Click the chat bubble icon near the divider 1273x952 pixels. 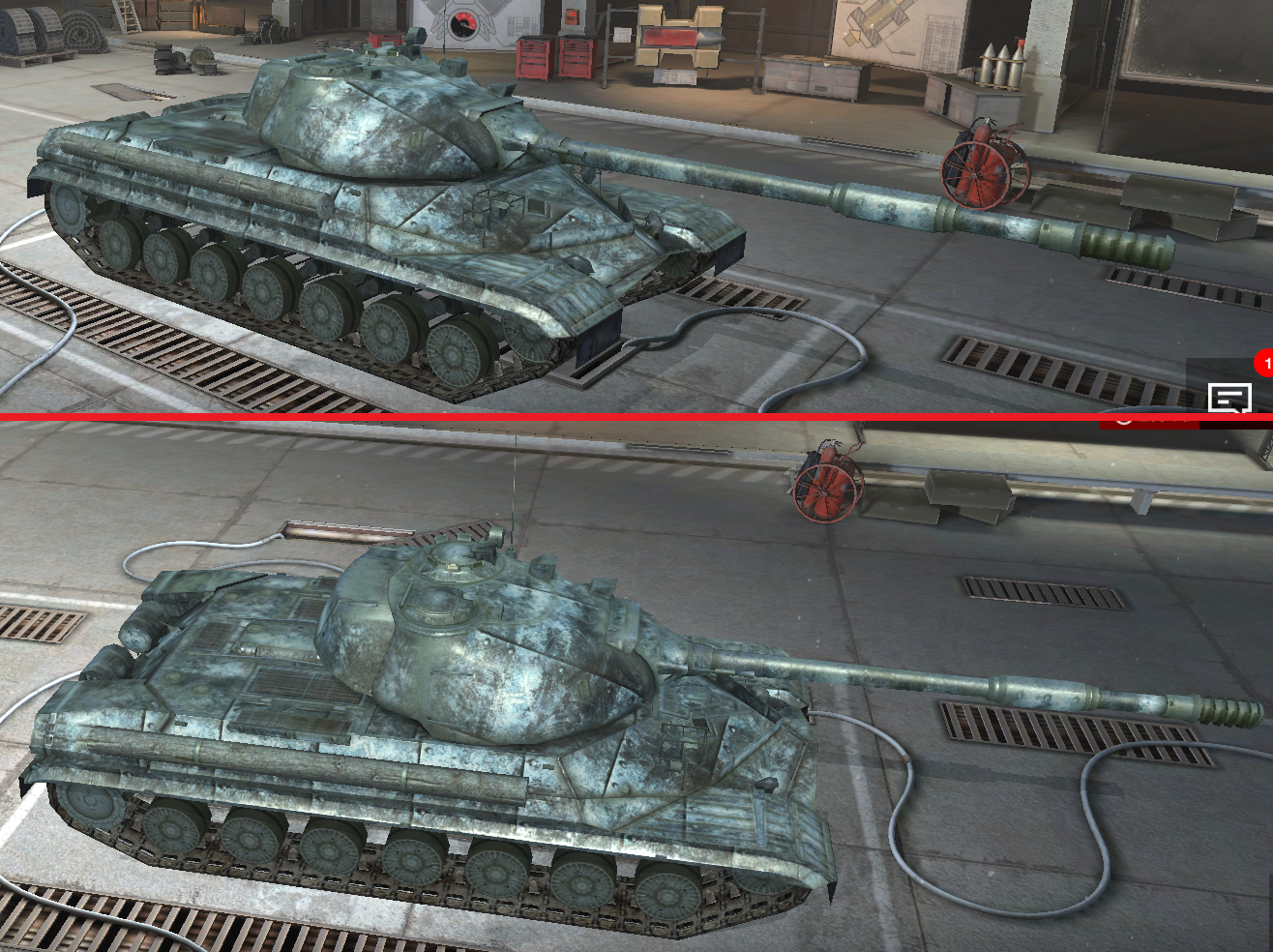[x=1230, y=396]
